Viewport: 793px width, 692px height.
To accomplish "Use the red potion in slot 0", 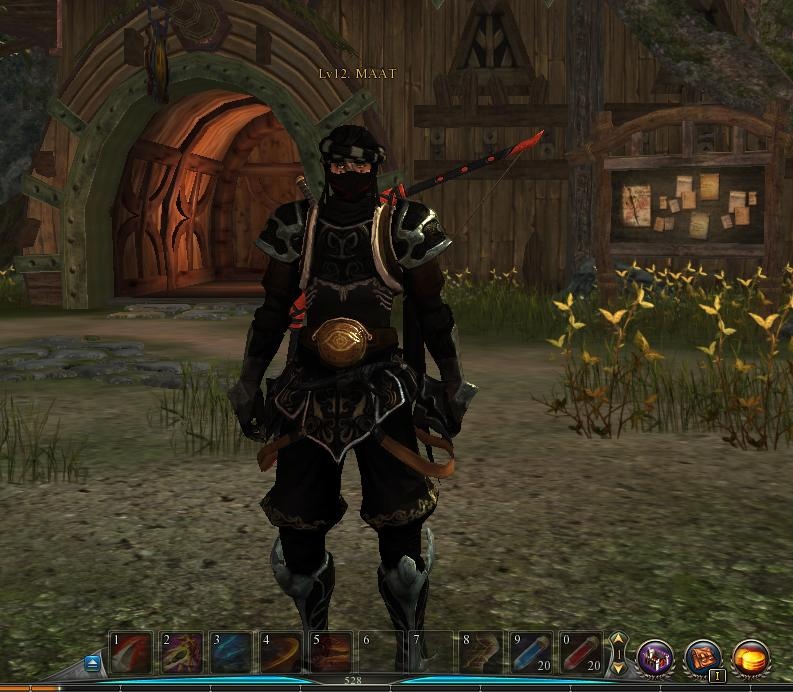I will coord(580,653).
